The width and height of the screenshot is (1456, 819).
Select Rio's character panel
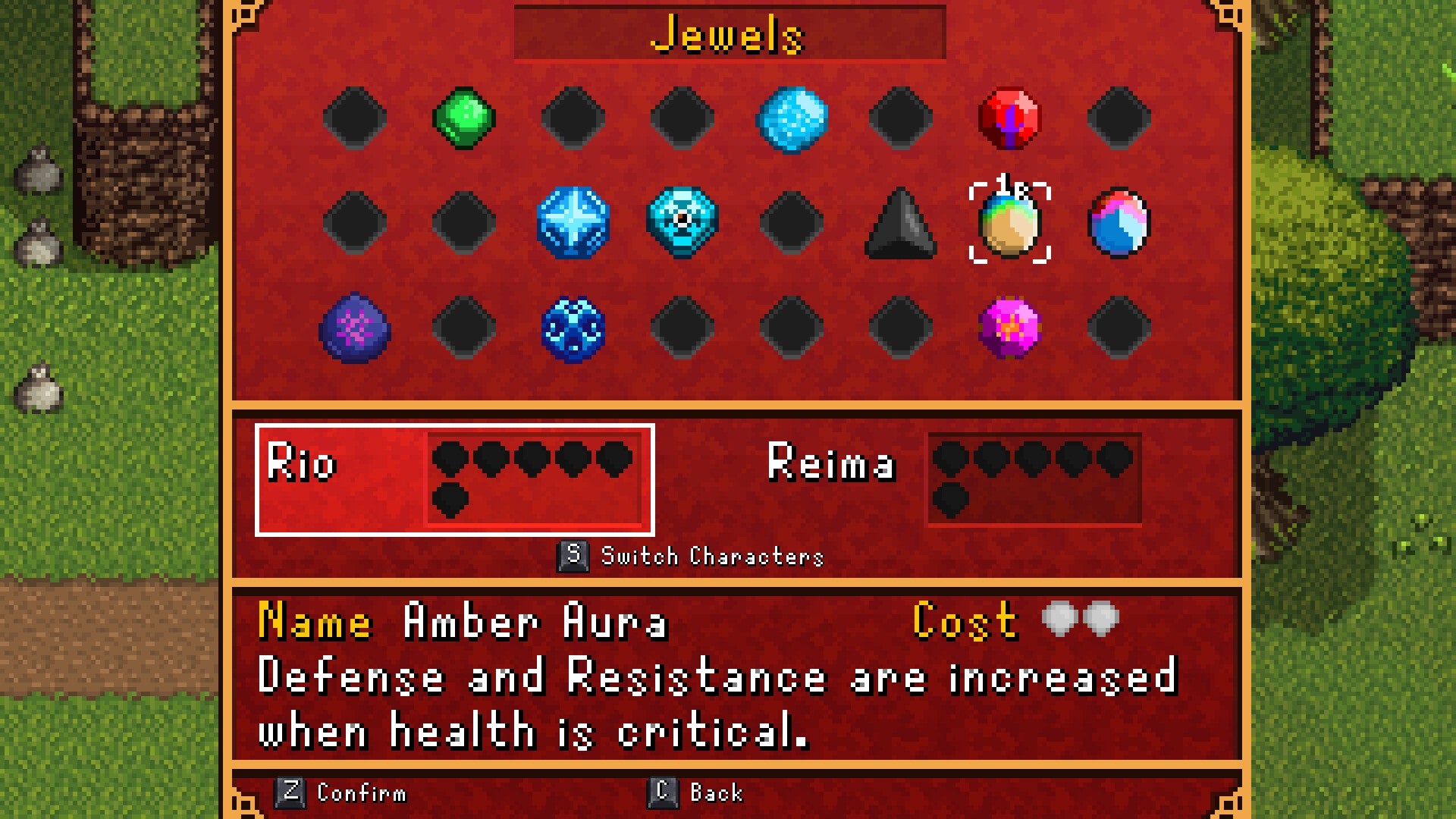455,478
